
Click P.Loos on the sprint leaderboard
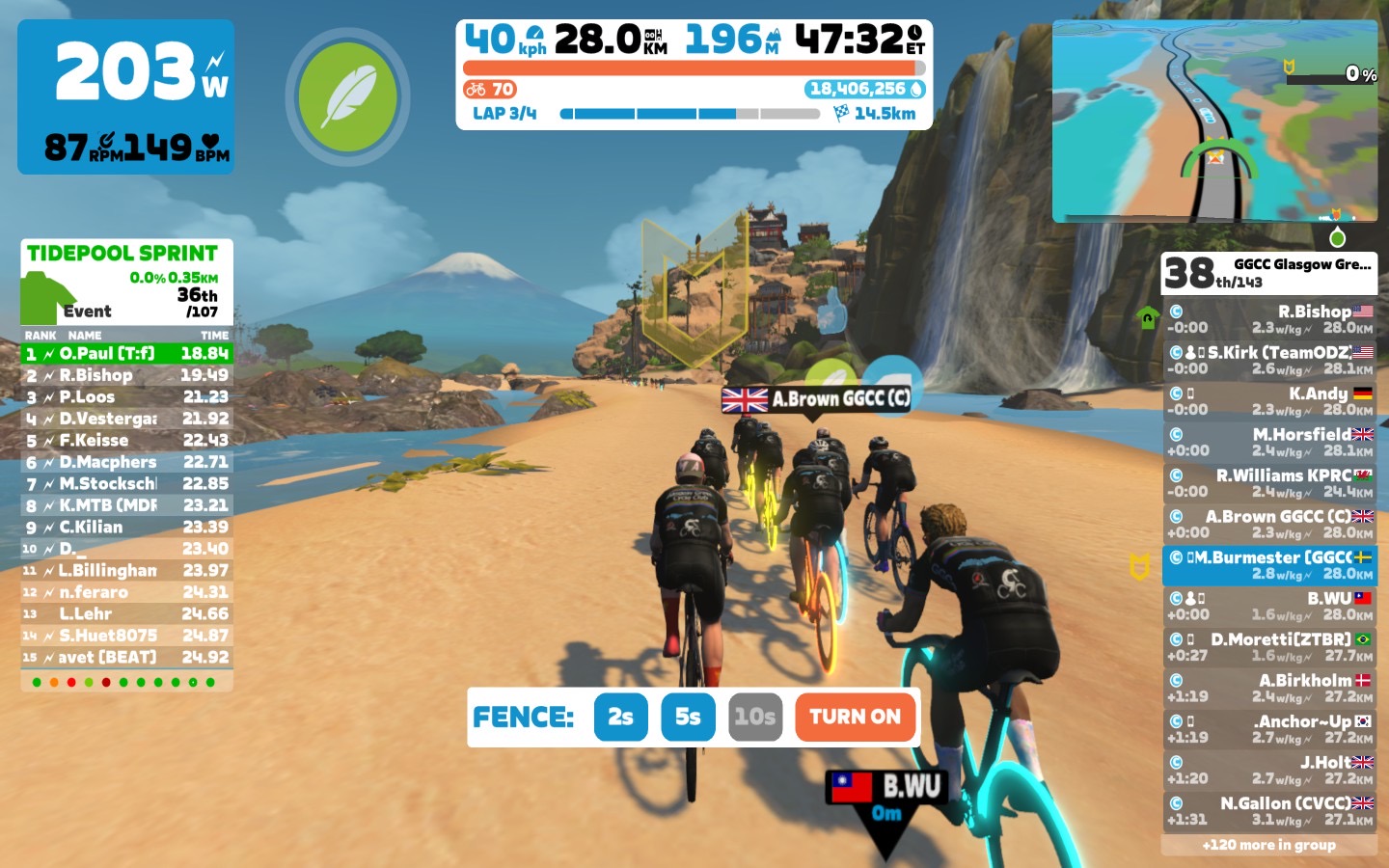126,397
